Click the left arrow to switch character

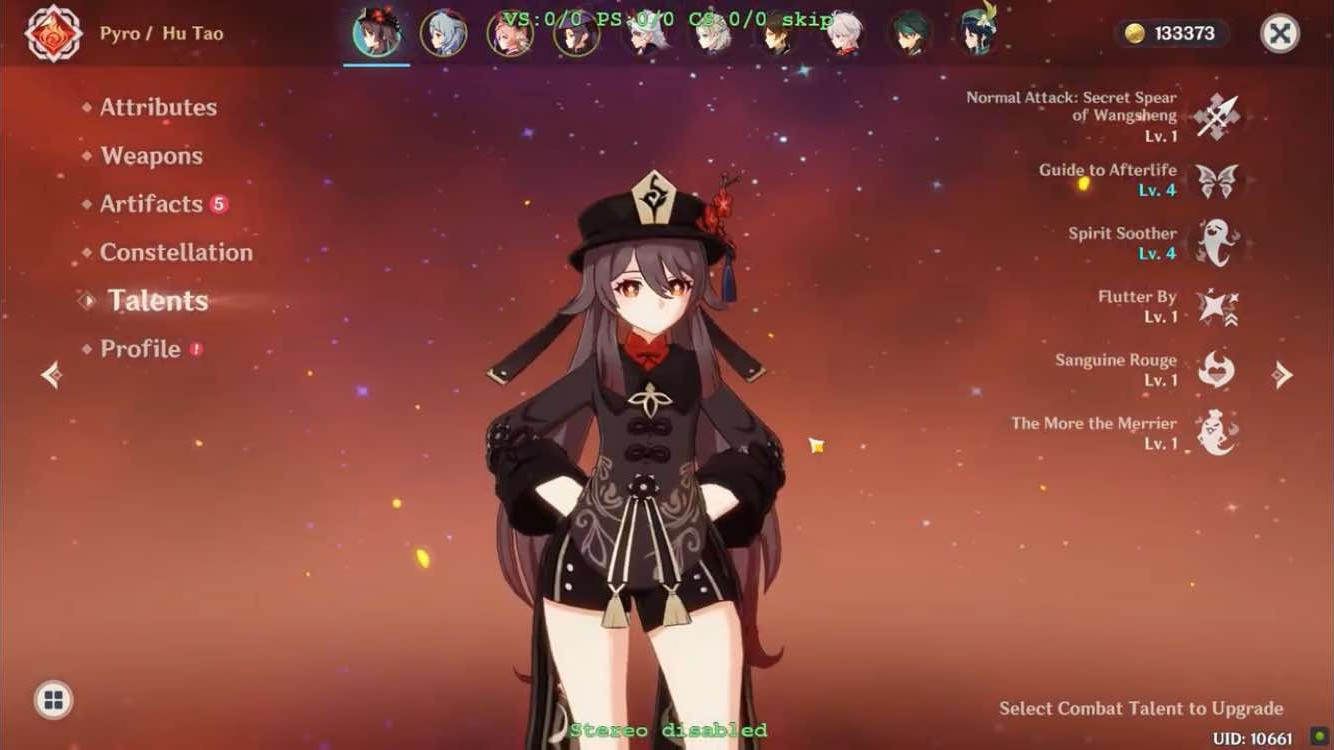(52, 375)
